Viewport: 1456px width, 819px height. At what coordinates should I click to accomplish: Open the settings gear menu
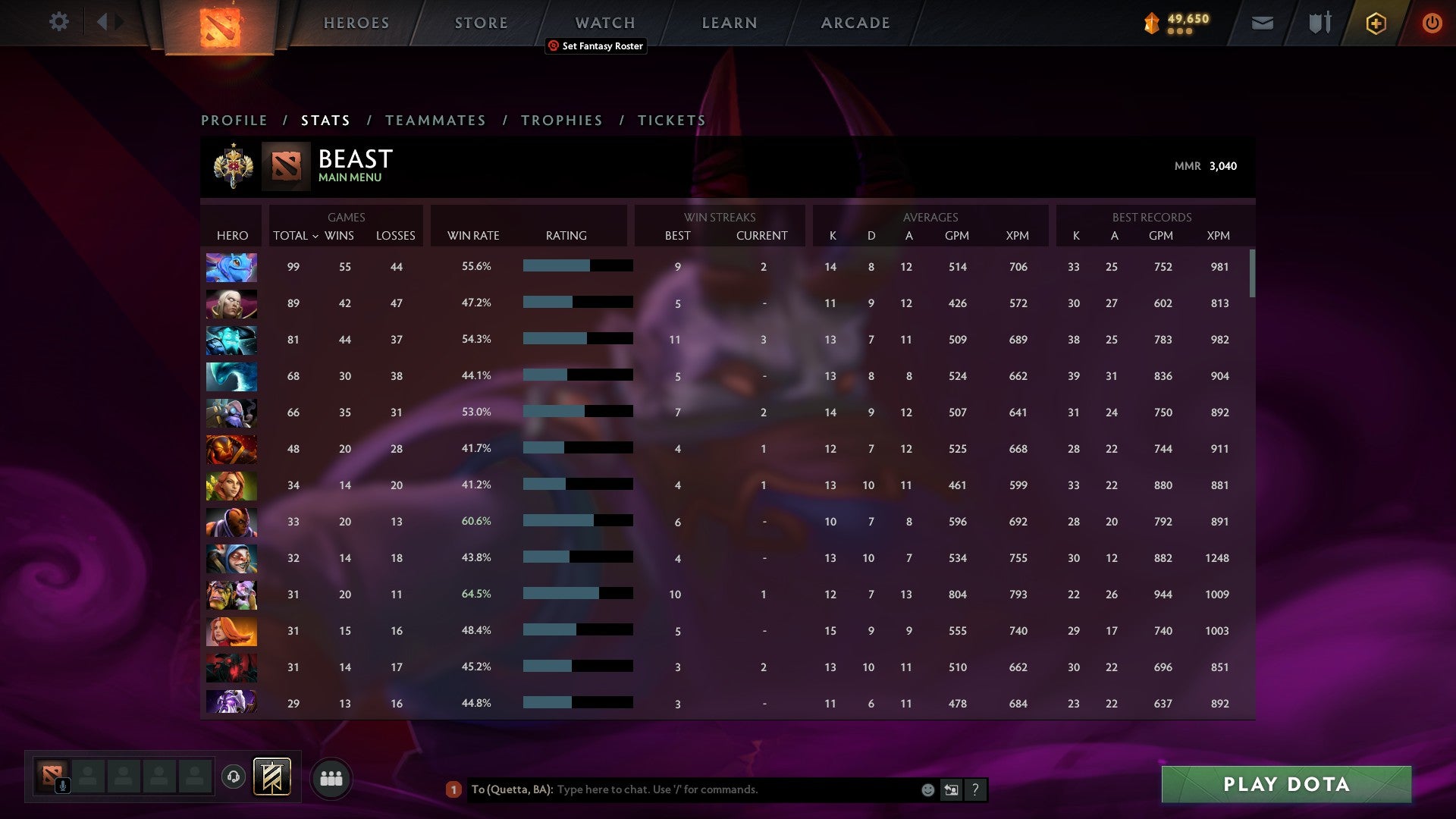pos(59,22)
